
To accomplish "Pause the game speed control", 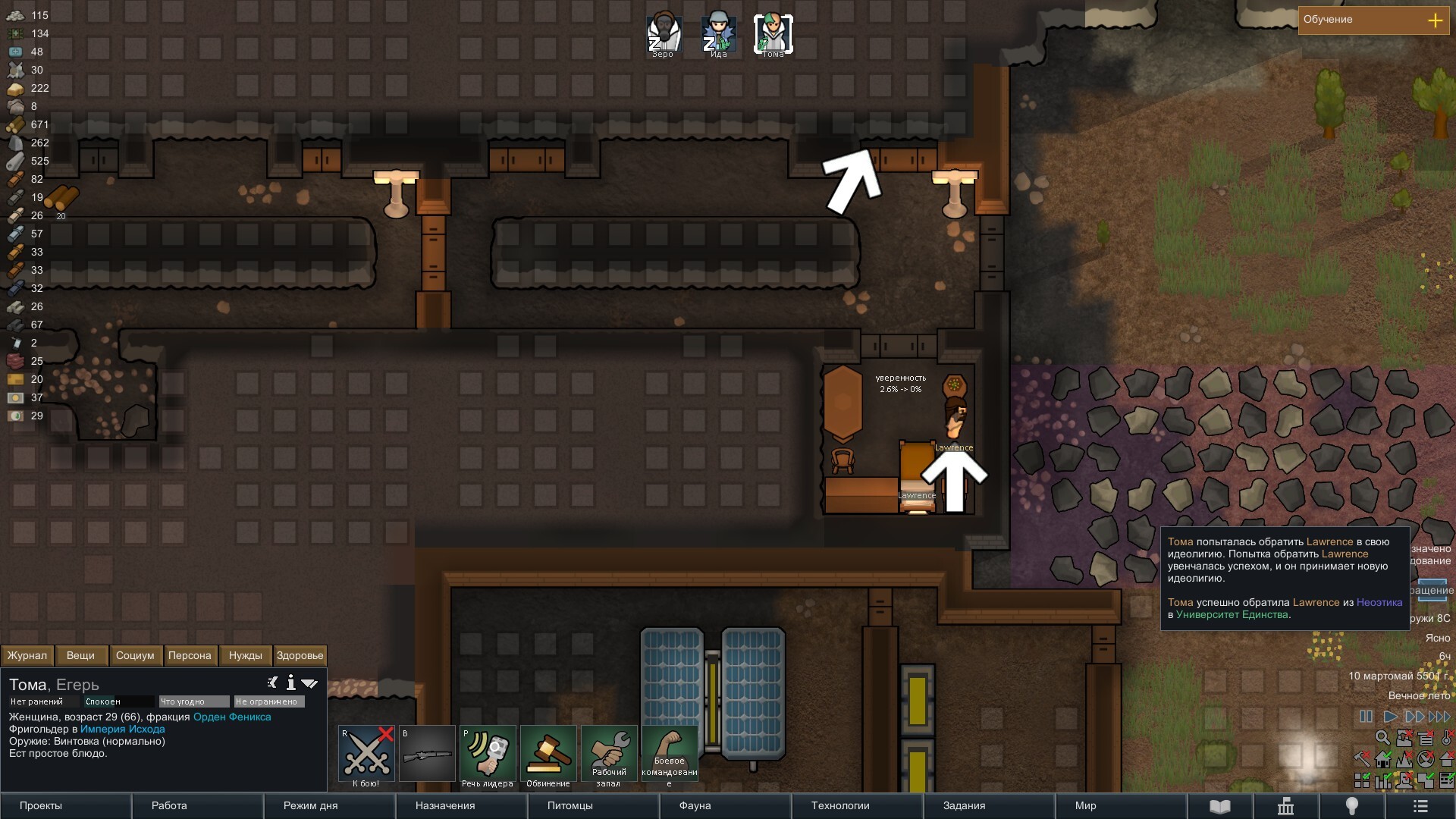I will (1366, 717).
